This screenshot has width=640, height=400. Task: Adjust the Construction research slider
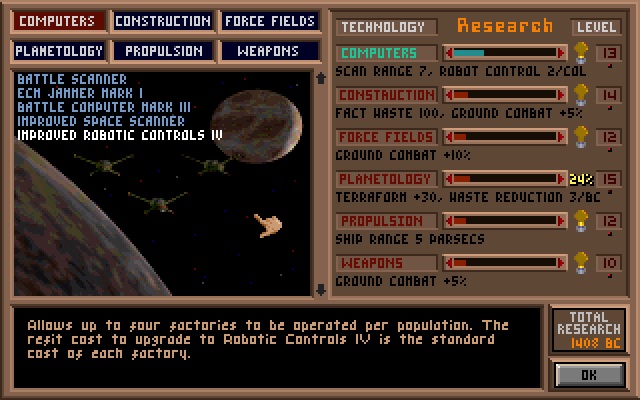504,95
